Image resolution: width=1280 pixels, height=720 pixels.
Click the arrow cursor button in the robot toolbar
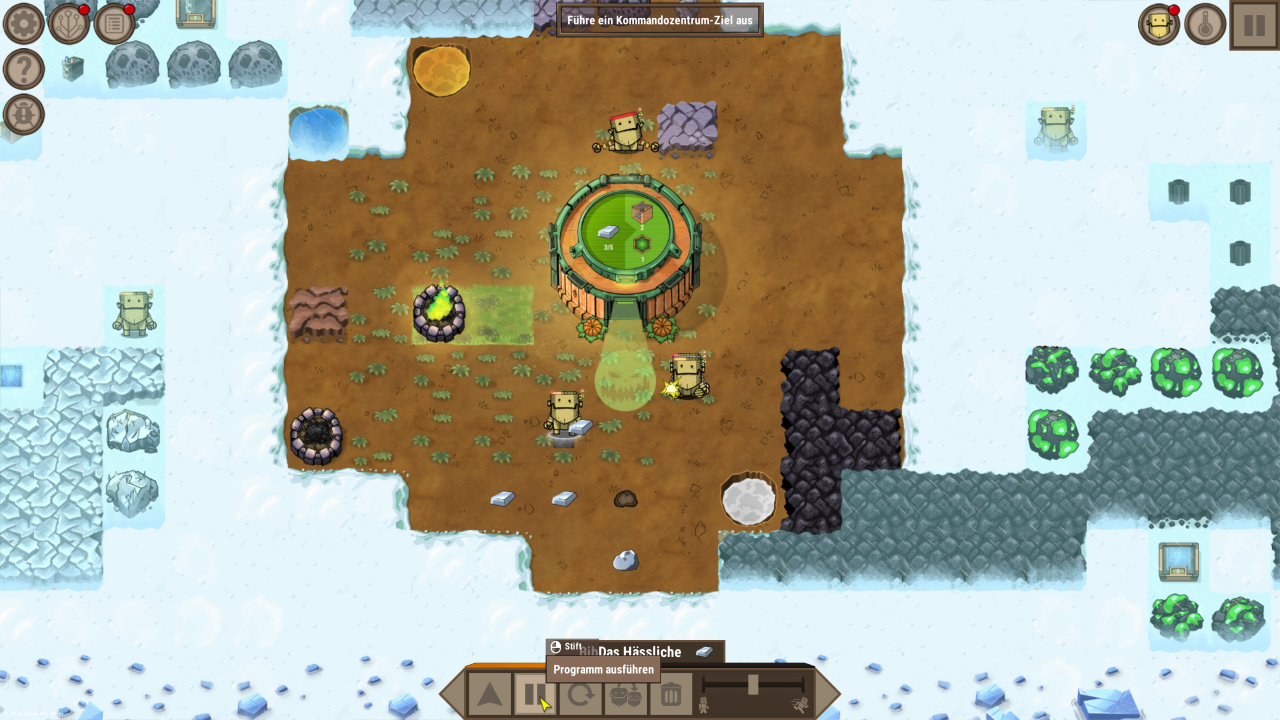coord(489,694)
